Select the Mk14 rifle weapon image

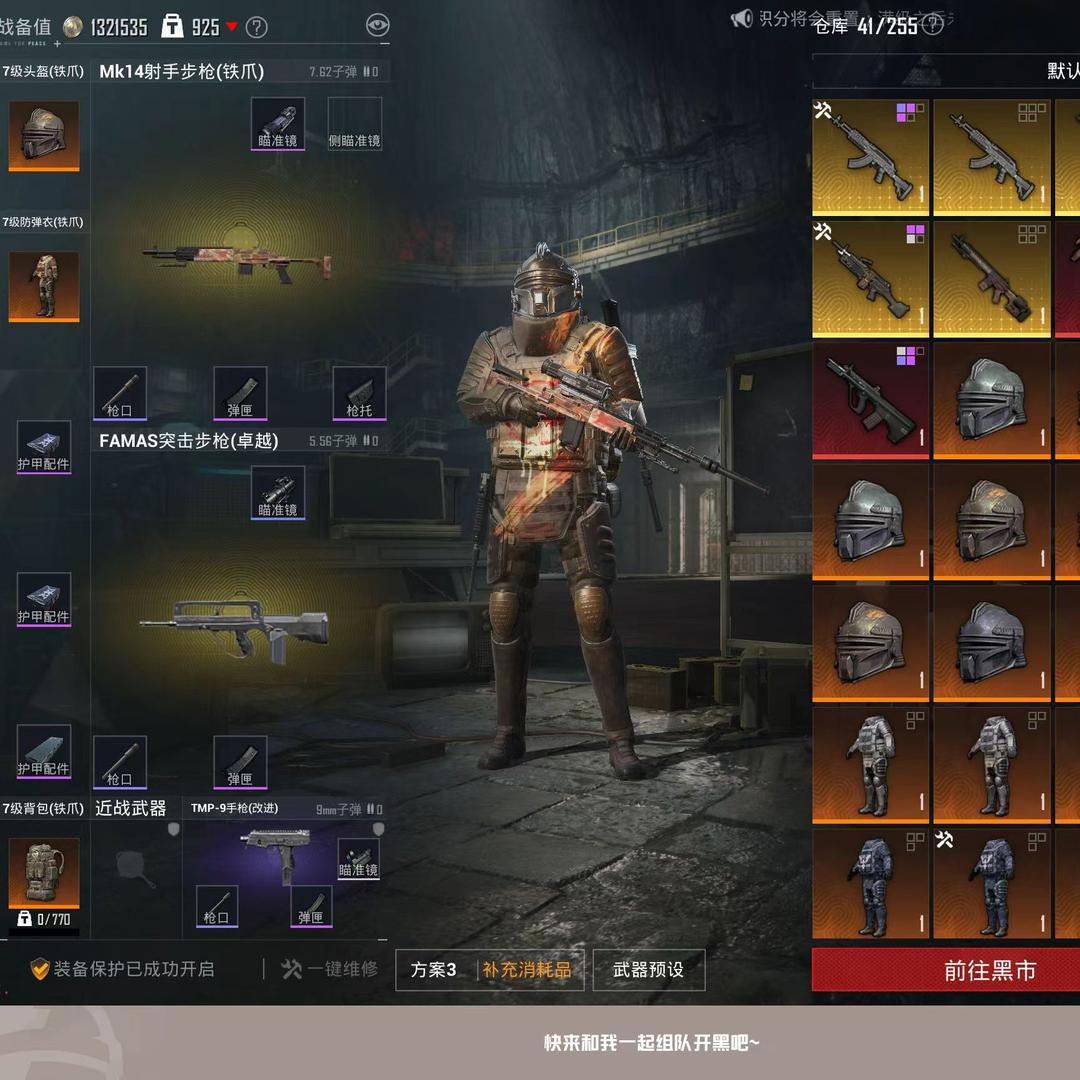(237, 258)
